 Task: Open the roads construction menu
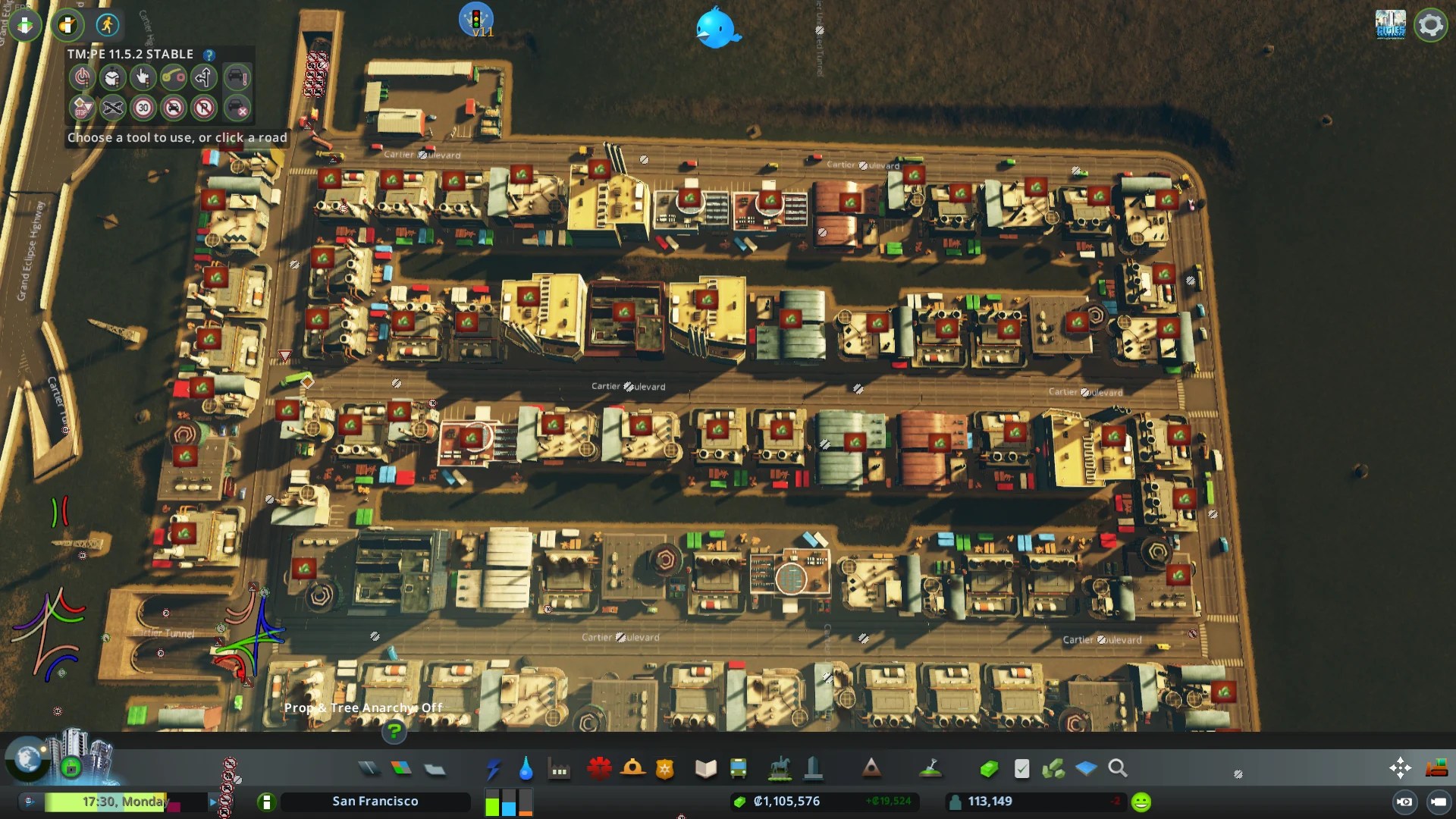(369, 768)
